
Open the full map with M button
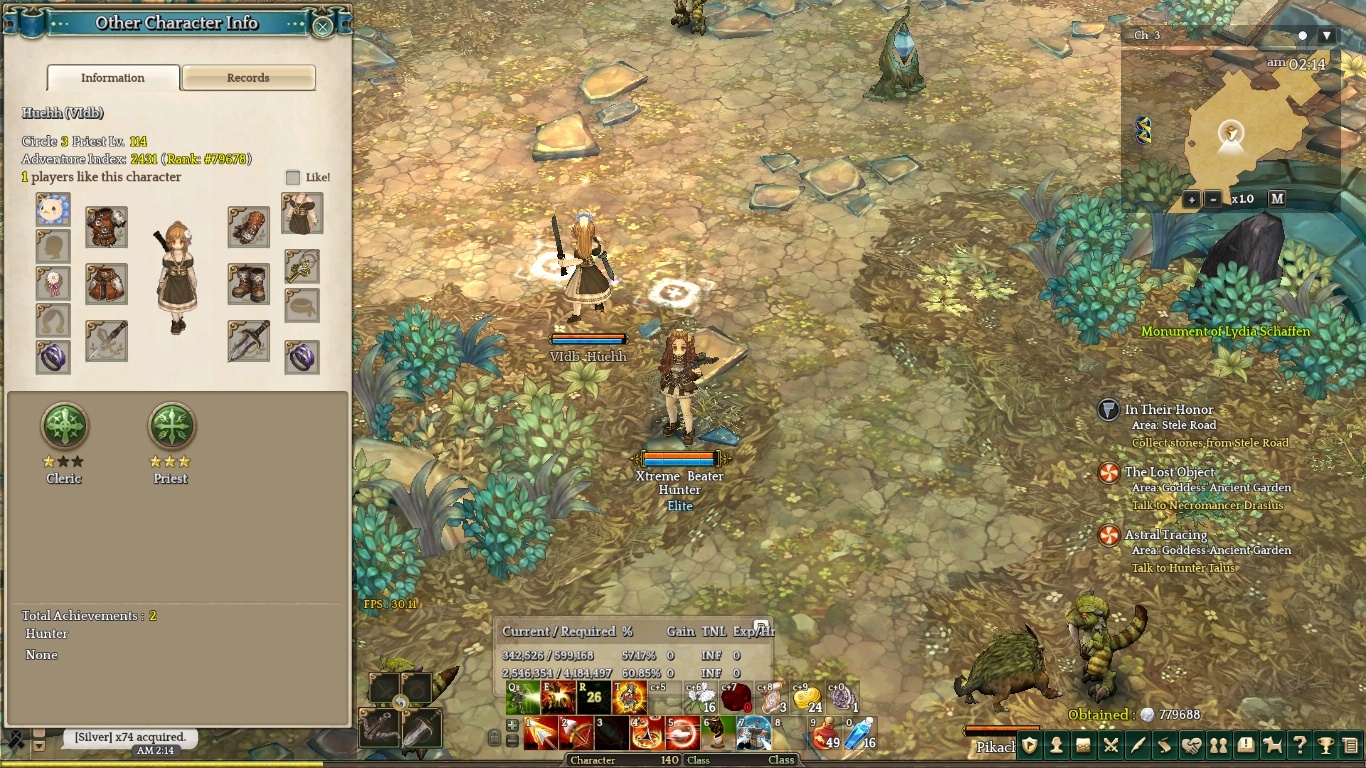[1277, 199]
